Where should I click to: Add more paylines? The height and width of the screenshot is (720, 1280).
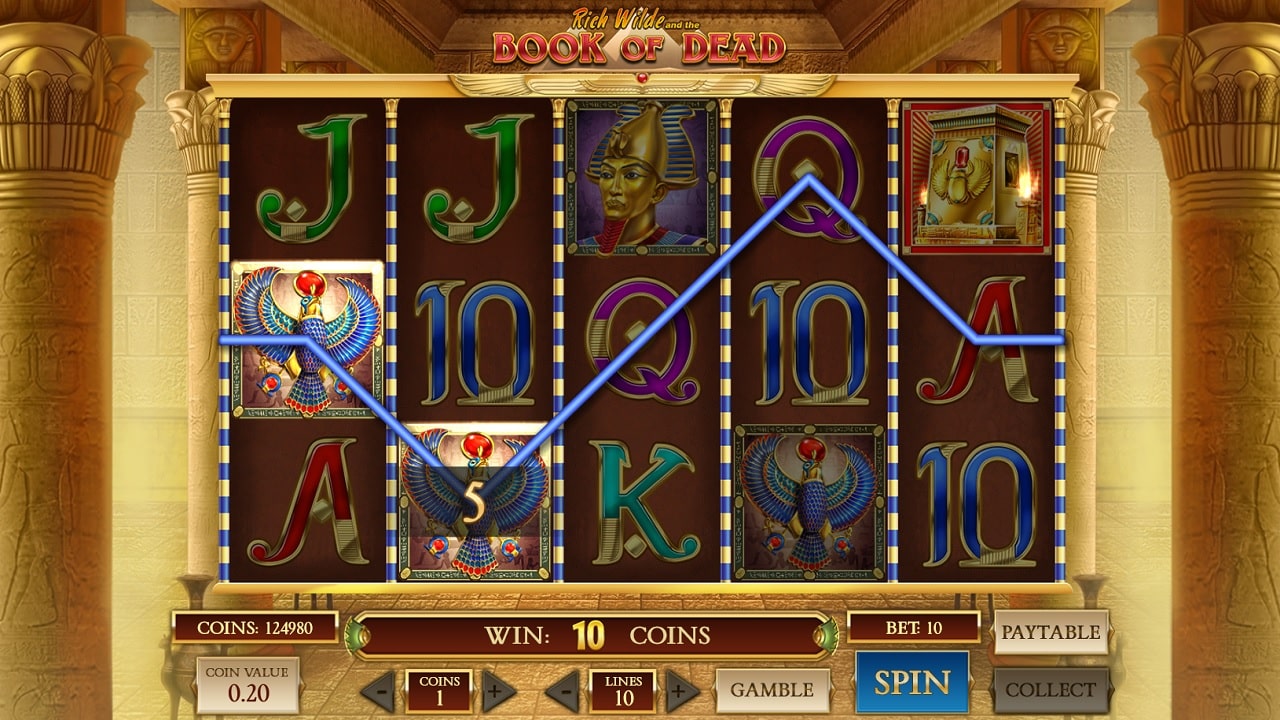682,691
